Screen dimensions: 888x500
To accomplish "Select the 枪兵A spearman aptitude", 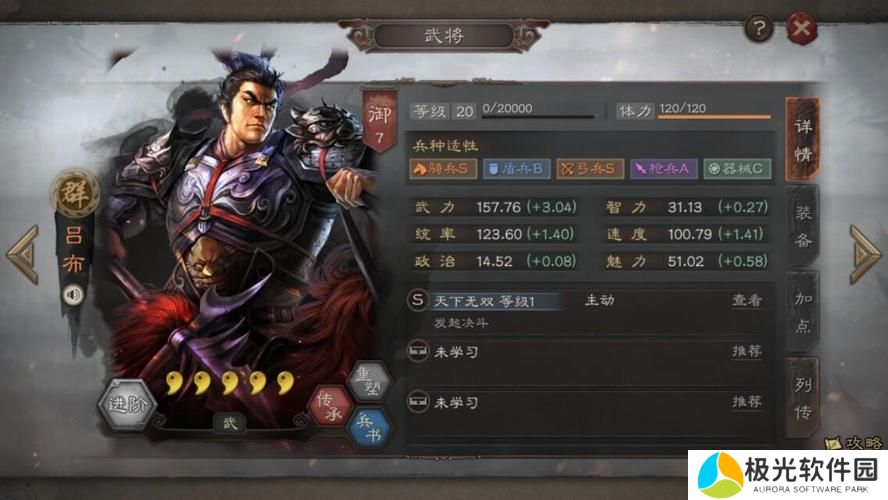I will (x=662, y=168).
